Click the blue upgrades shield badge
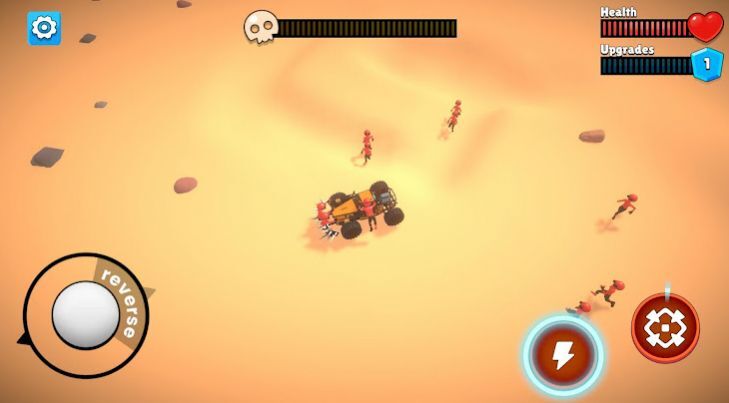This screenshot has width=729, height=403. coord(707,64)
